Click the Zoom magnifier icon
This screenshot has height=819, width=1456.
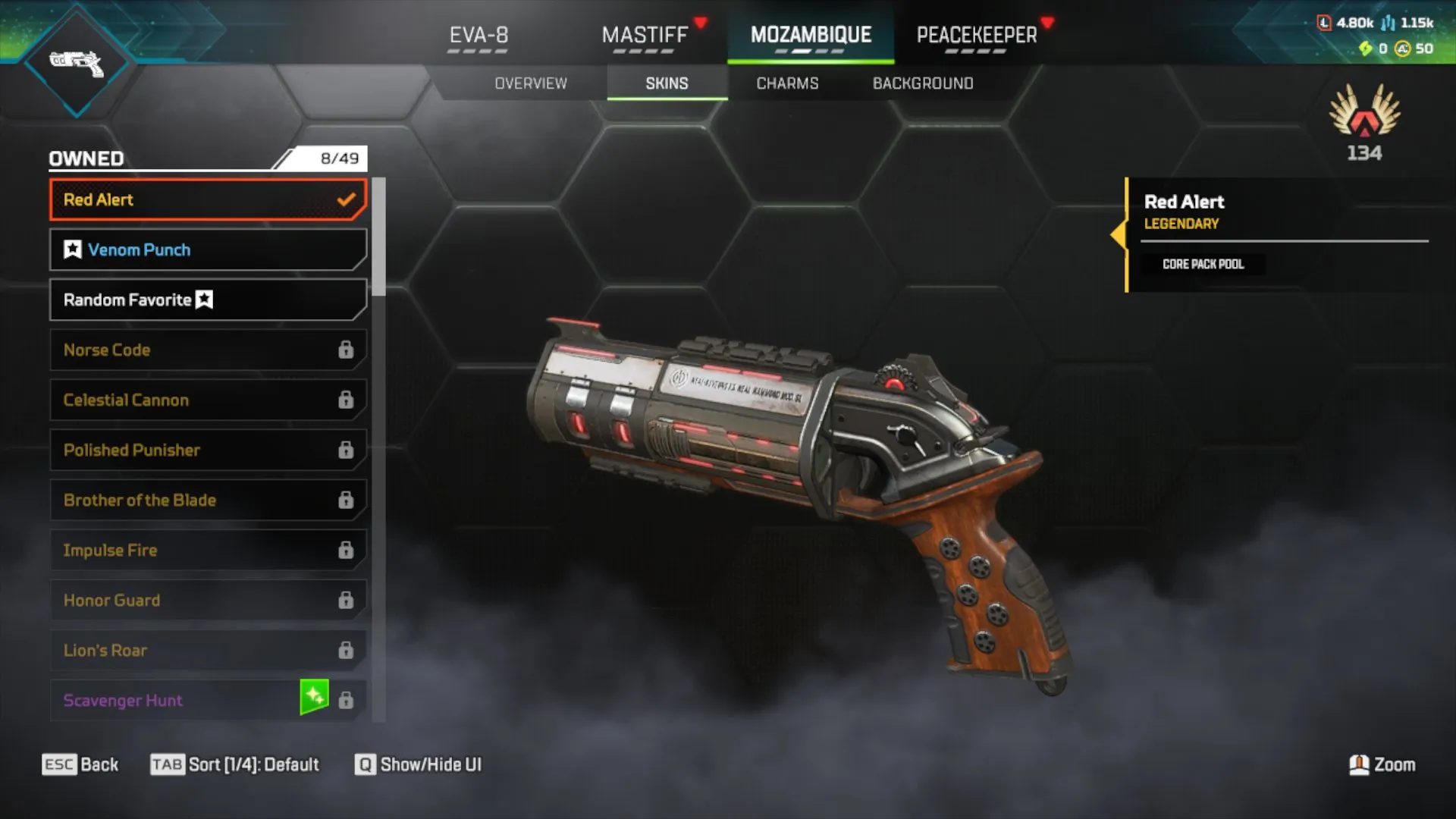pos(1359,765)
